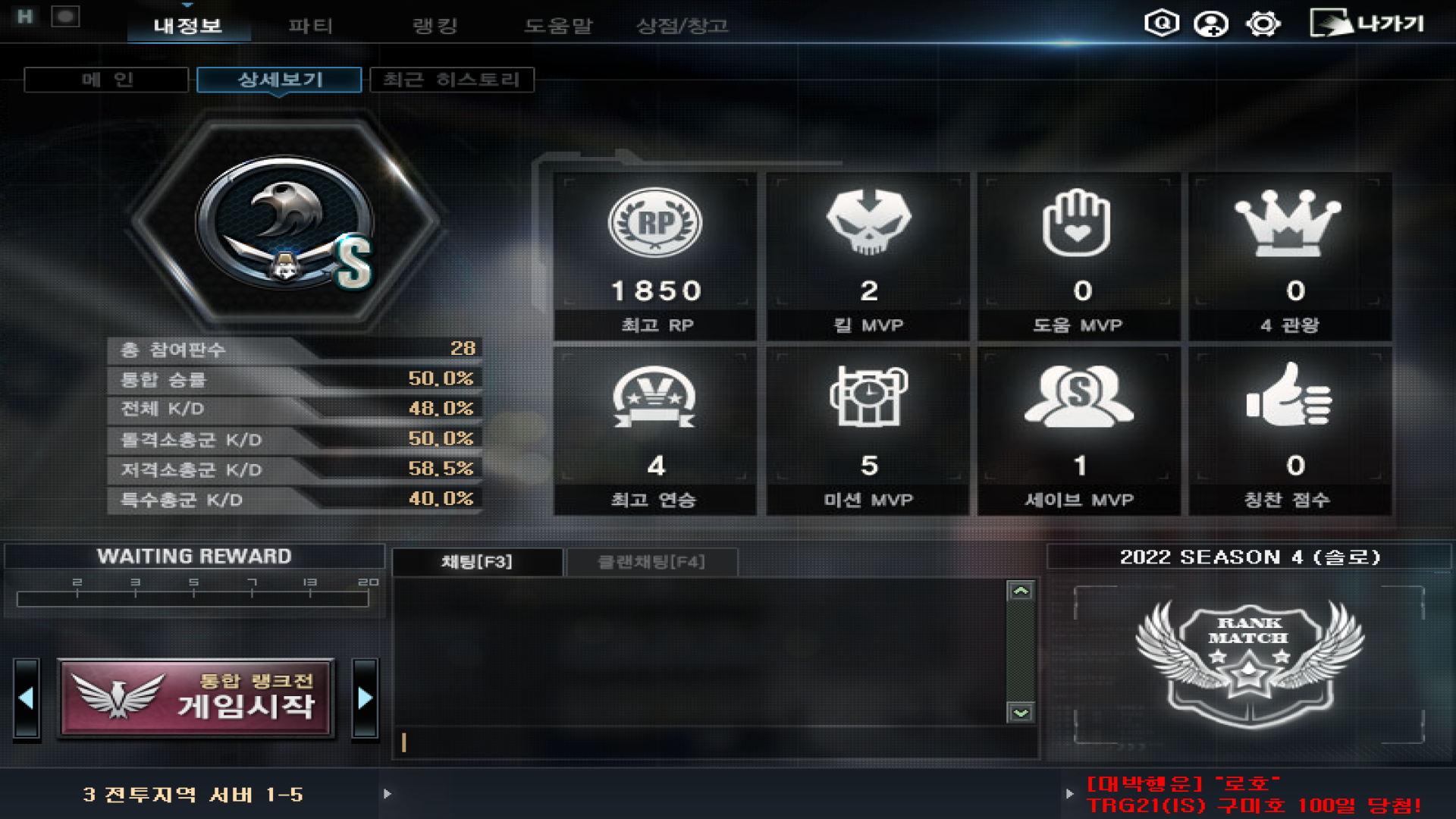View the 최근 히스토리 history sub-tab
The width and height of the screenshot is (1456, 819).
452,80
